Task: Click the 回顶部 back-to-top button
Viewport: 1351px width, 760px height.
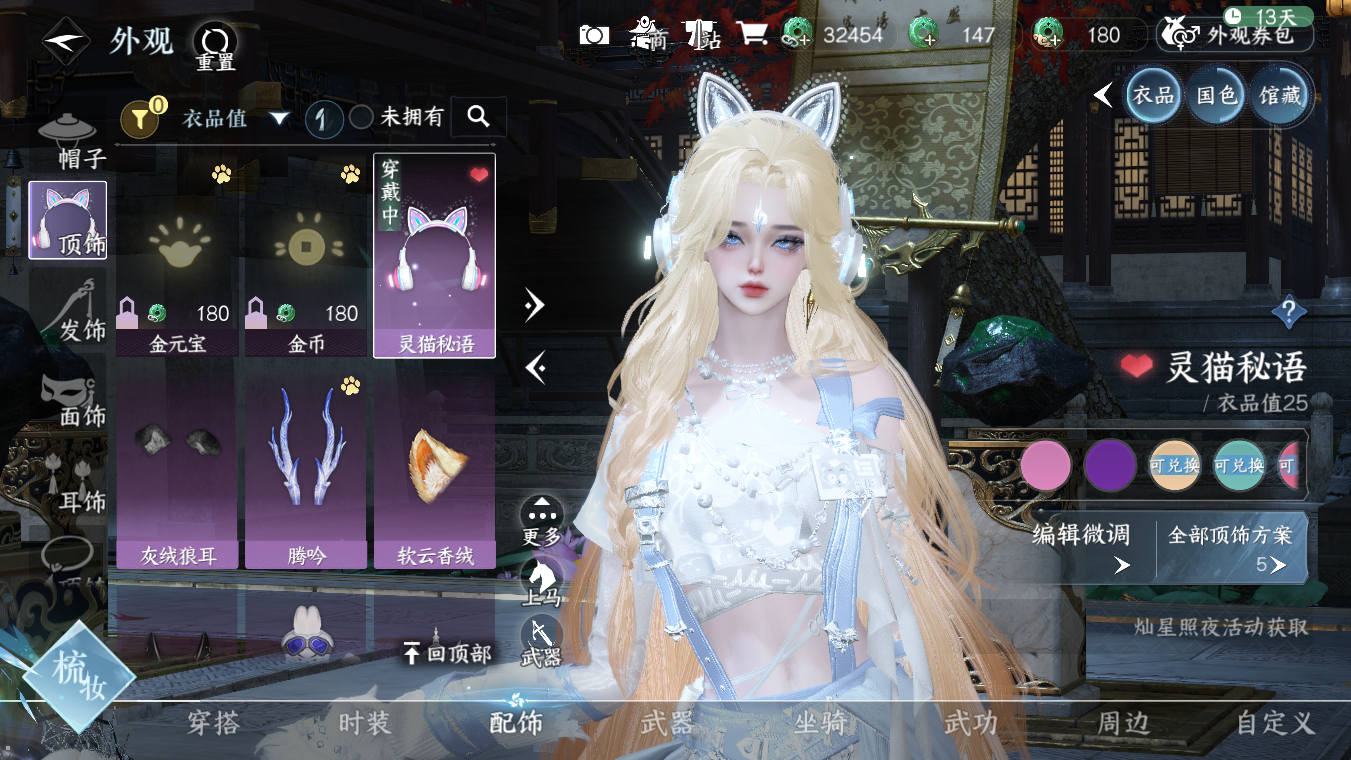Action: click(447, 654)
